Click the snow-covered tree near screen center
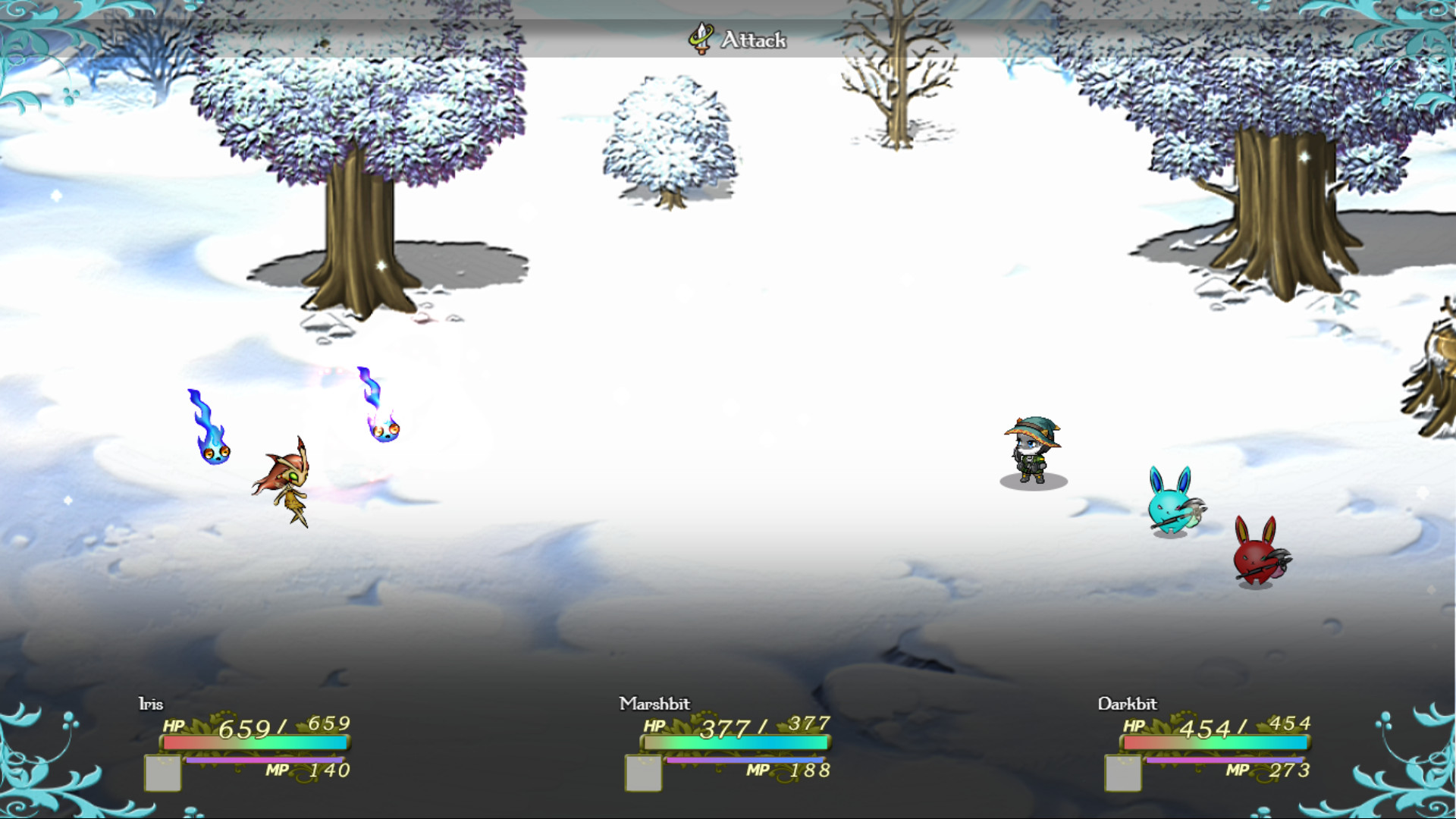1456x819 pixels. point(667,133)
